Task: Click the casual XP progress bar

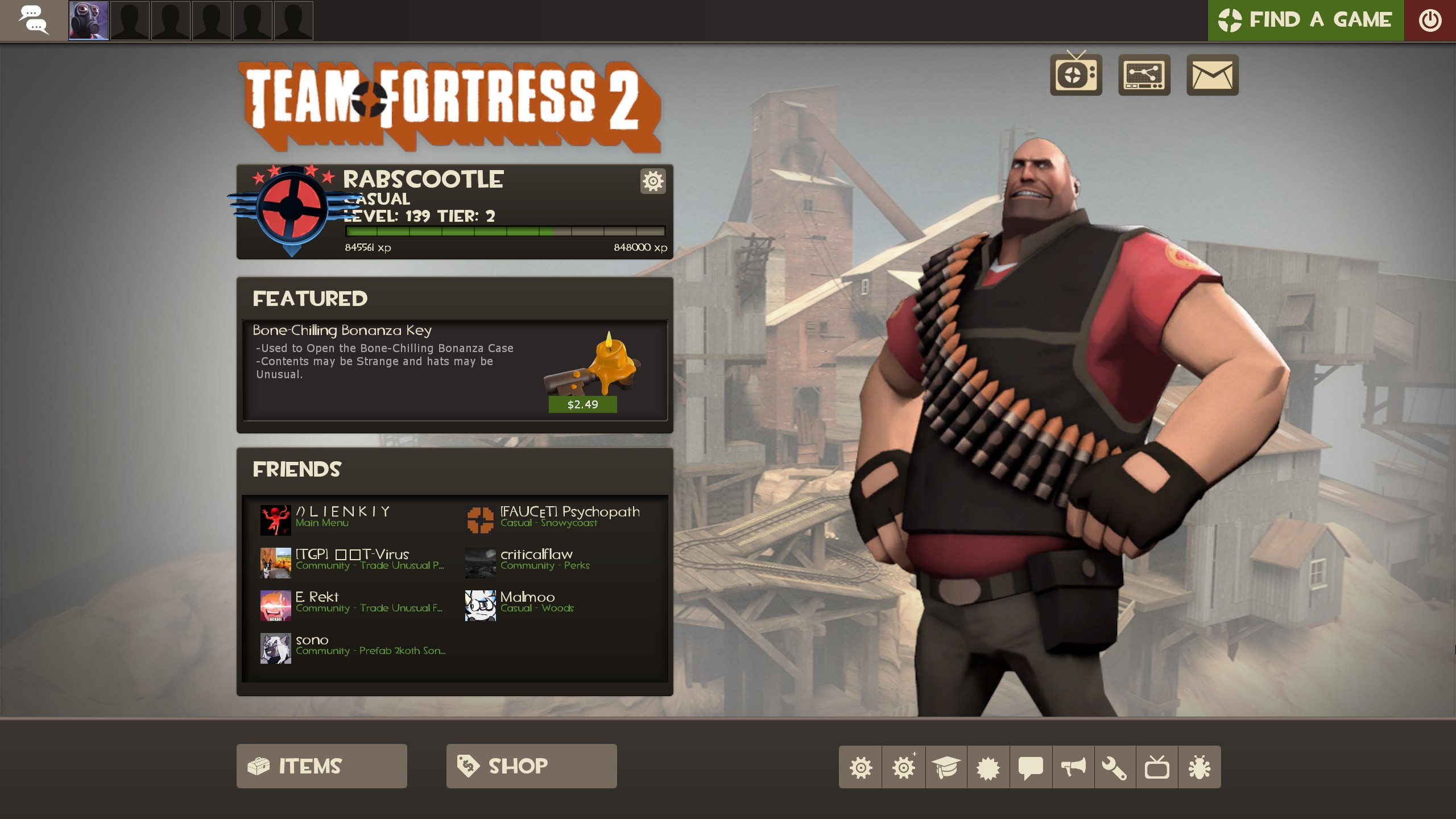Action: point(505,231)
